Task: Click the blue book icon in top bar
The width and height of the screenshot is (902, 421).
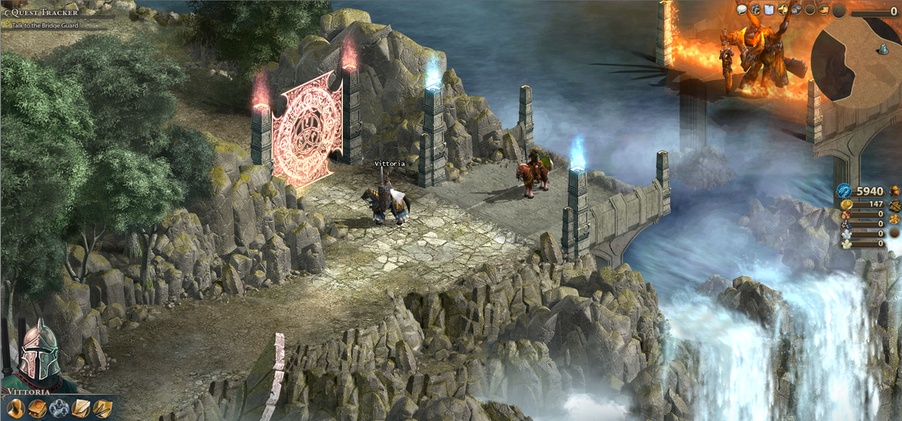Action: [x=768, y=10]
